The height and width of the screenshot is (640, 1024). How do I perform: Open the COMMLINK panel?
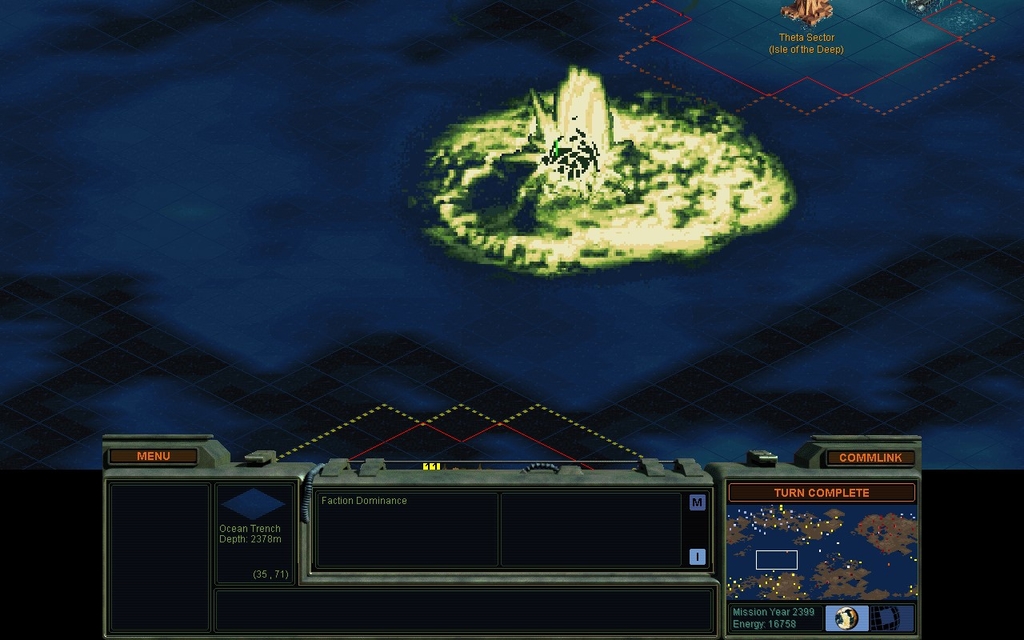click(870, 457)
